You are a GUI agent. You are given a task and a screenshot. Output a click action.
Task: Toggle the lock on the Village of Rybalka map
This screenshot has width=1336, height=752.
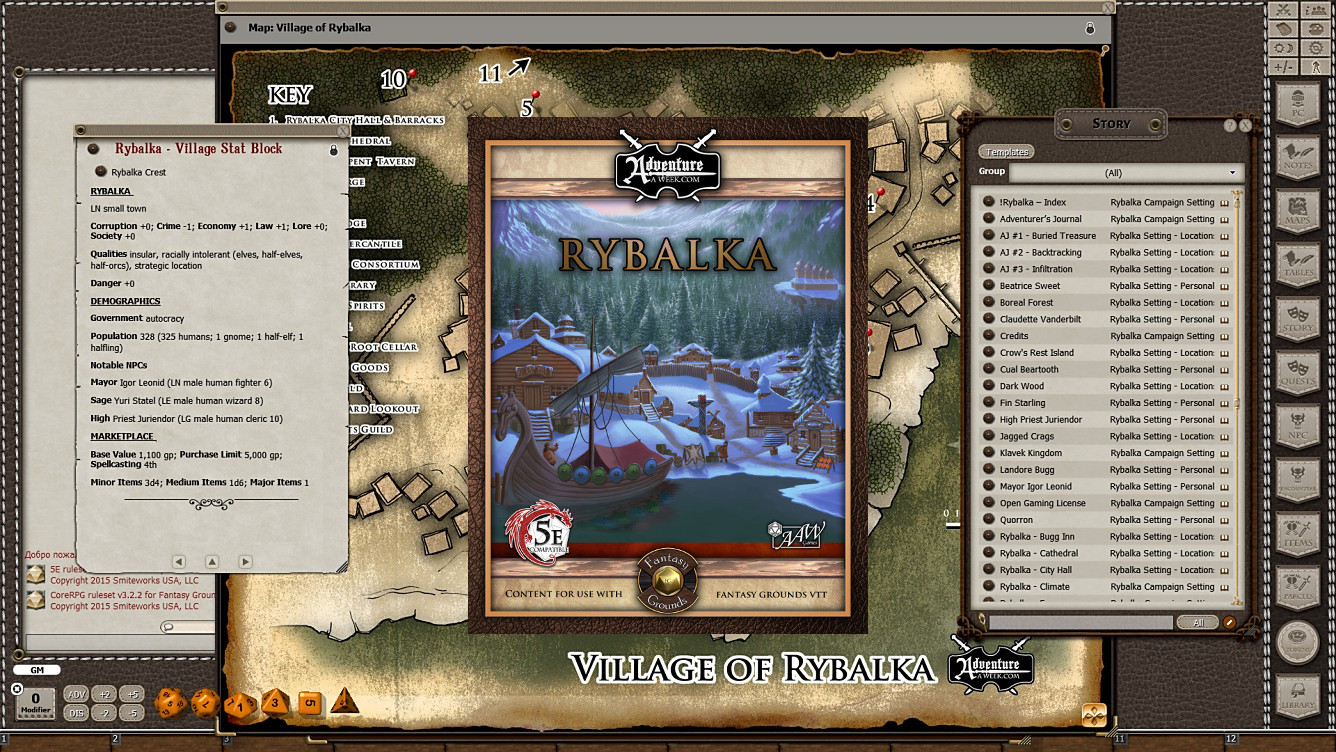(x=1088, y=29)
